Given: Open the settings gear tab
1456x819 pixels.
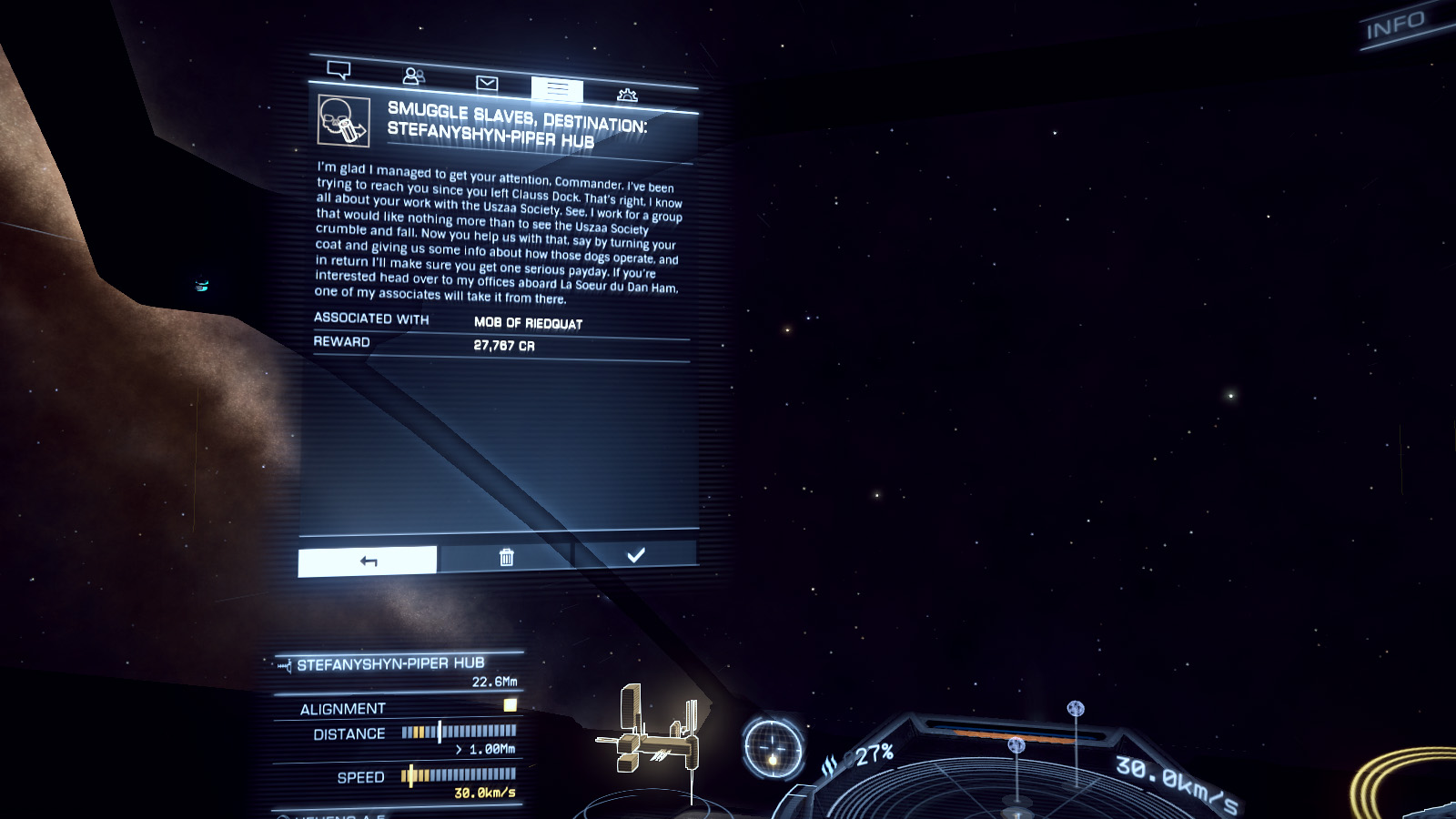Looking at the screenshot, I should point(627,95).
